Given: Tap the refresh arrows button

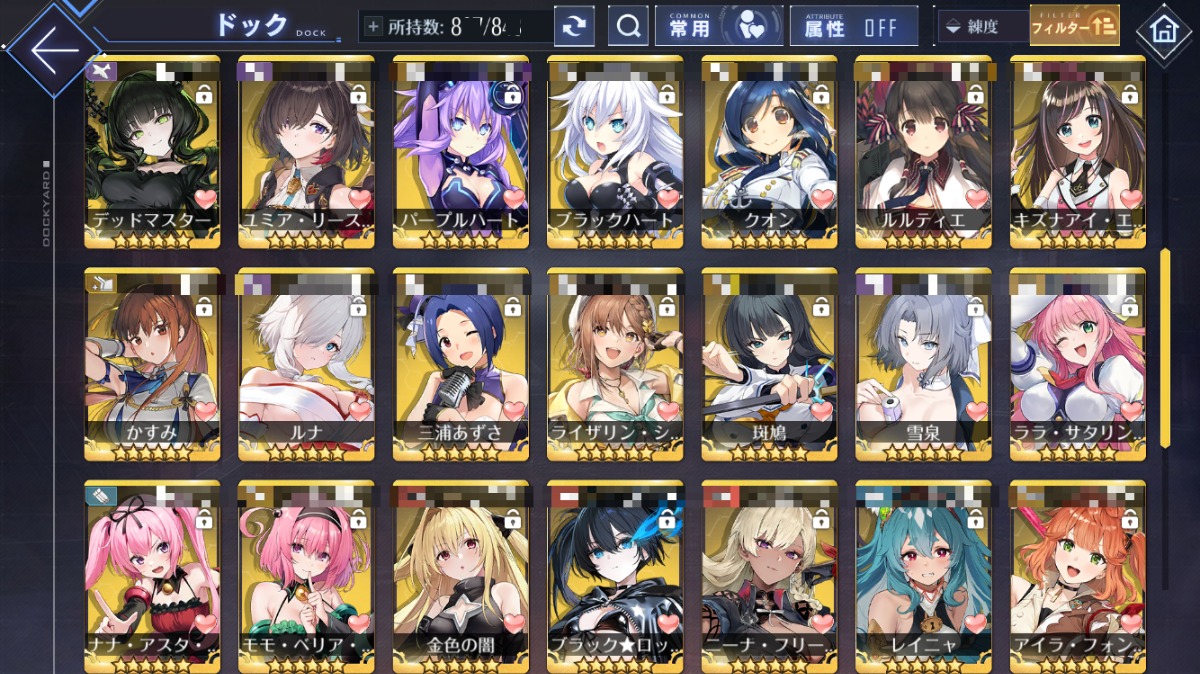Looking at the screenshot, I should pos(573,27).
